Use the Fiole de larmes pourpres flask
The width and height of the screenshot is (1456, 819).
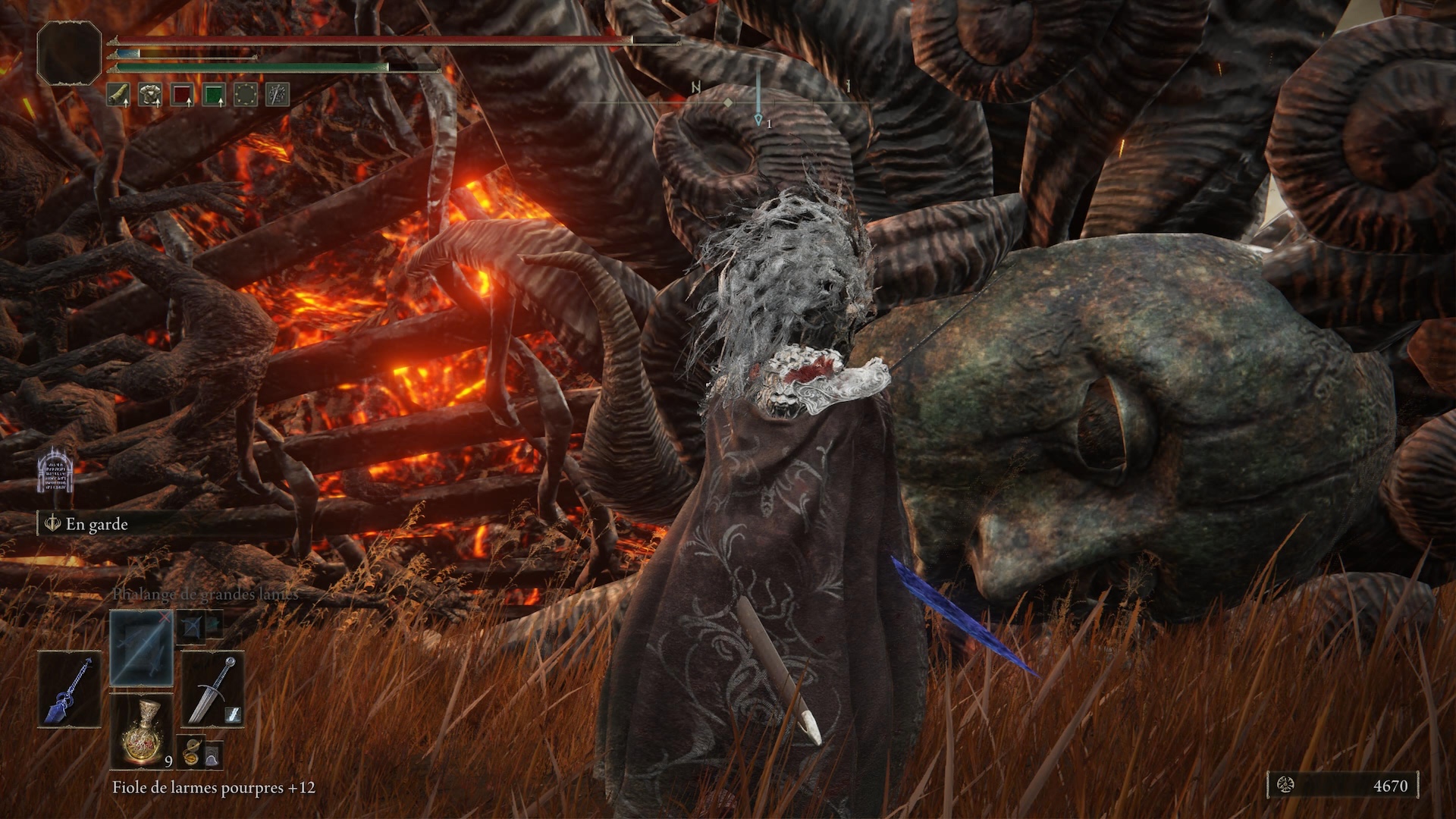pos(141,730)
